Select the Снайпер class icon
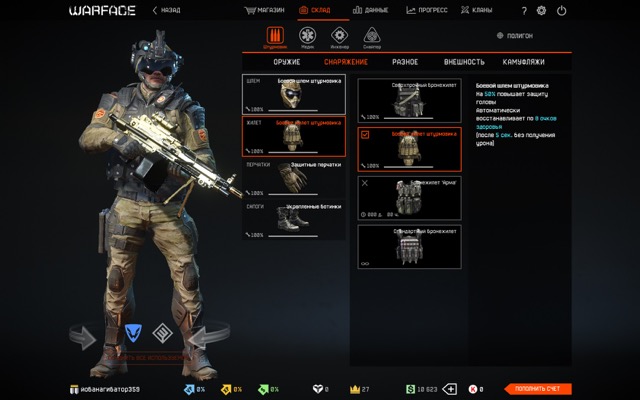This screenshot has height=400, width=640. [x=371, y=37]
